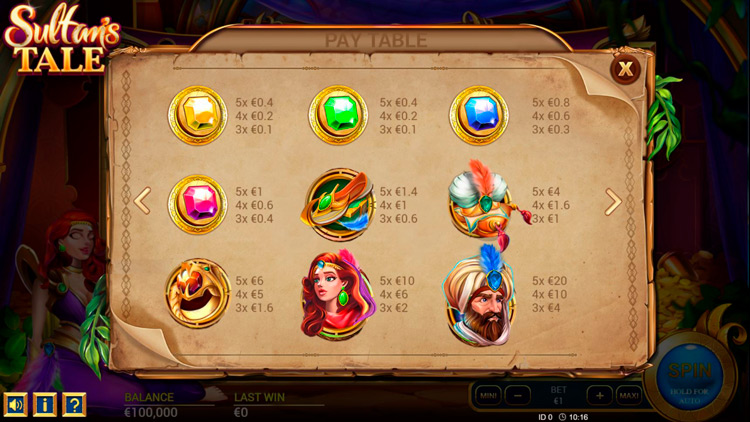
Task: Open the question mark help button
Action: click(x=74, y=404)
